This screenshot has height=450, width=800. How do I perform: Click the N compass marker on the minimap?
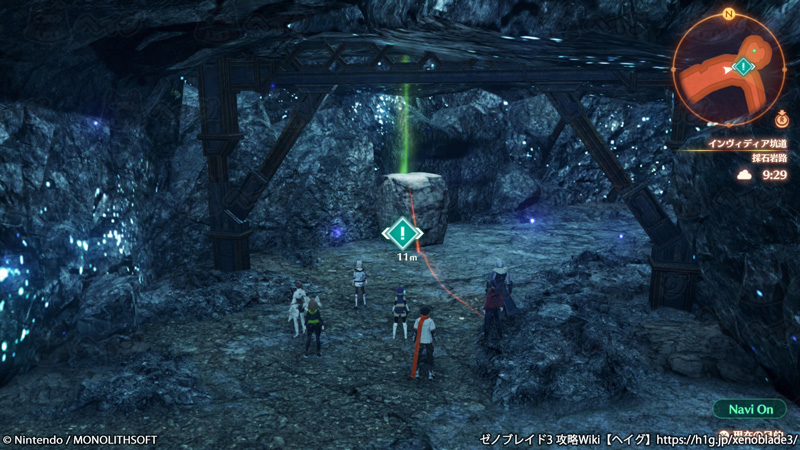pos(729,15)
